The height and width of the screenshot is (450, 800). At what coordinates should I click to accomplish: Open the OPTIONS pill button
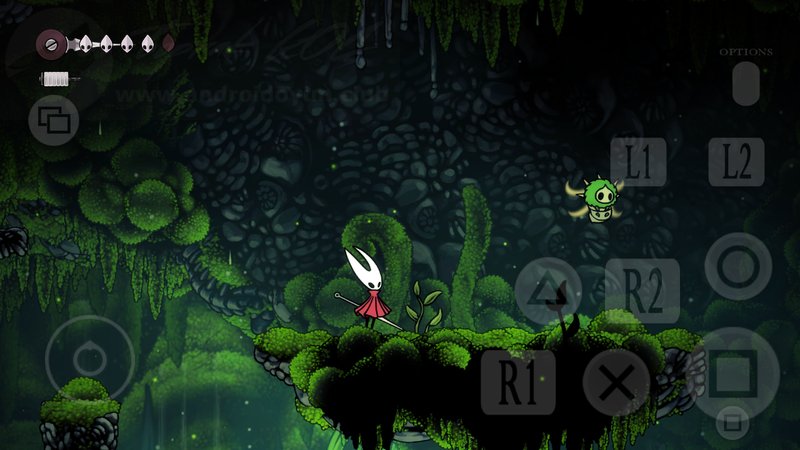(746, 83)
